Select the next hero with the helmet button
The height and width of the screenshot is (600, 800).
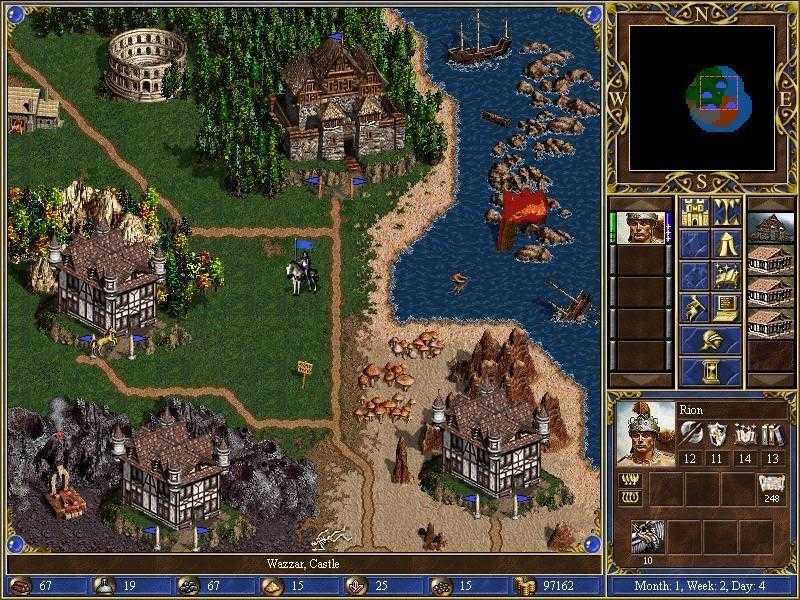pos(711,339)
